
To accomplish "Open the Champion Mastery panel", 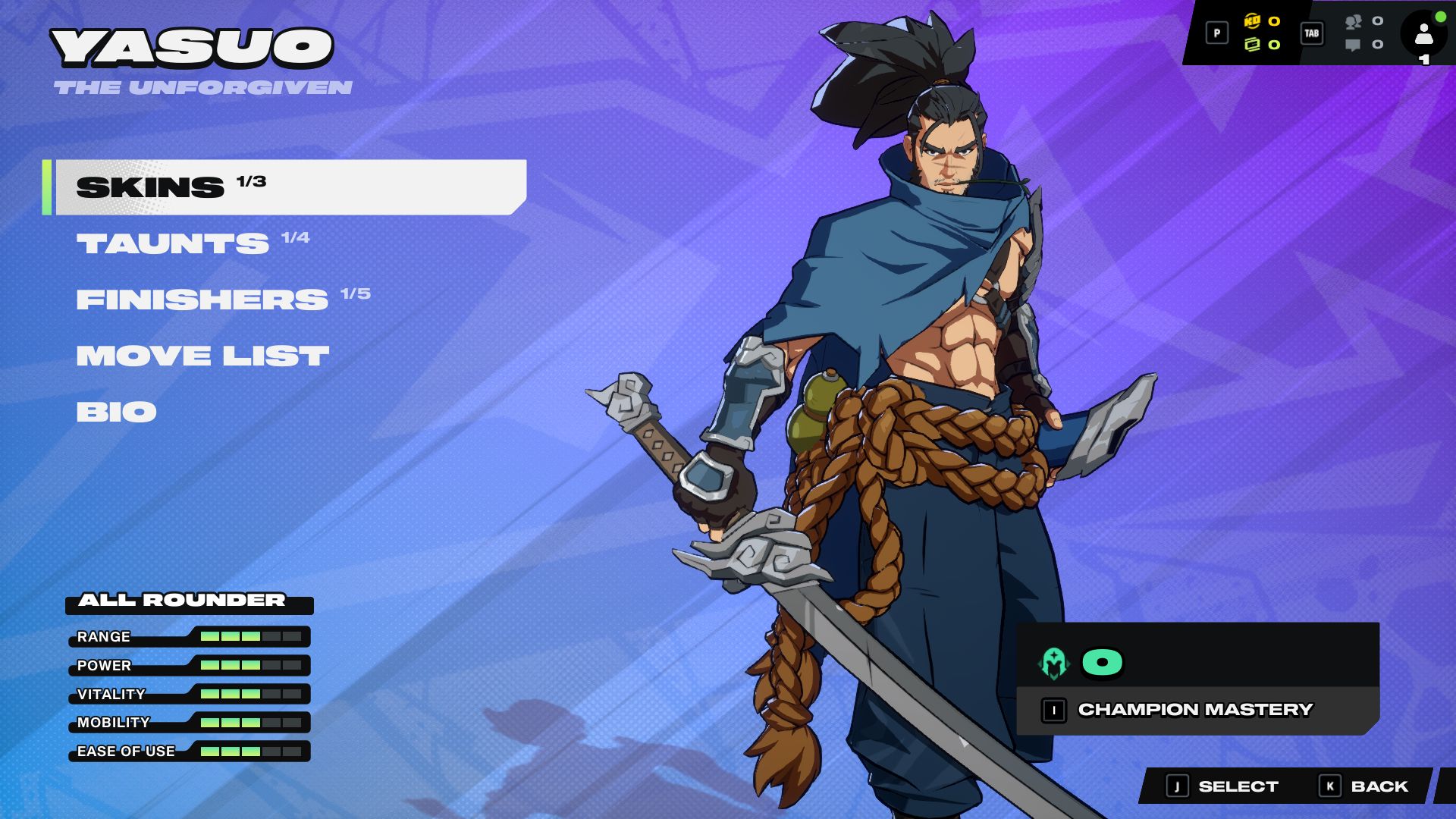I will [x=1195, y=710].
